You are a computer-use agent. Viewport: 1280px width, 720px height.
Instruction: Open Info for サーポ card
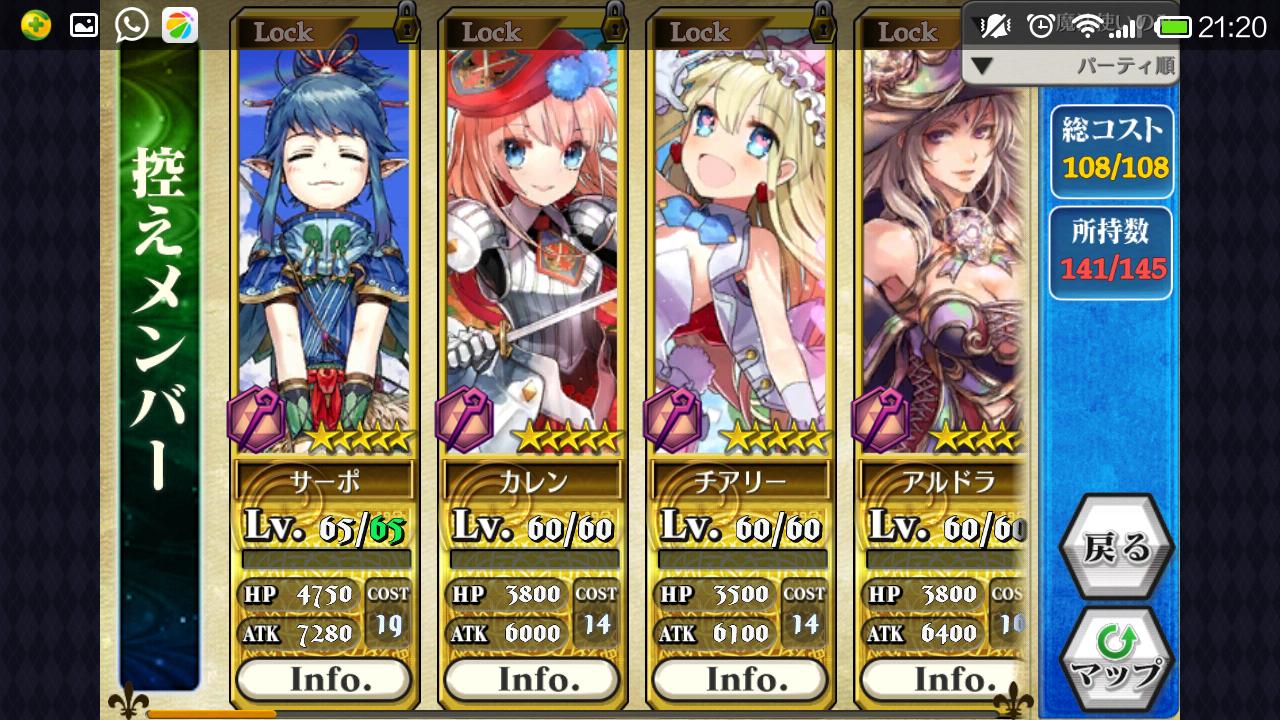click(x=324, y=680)
